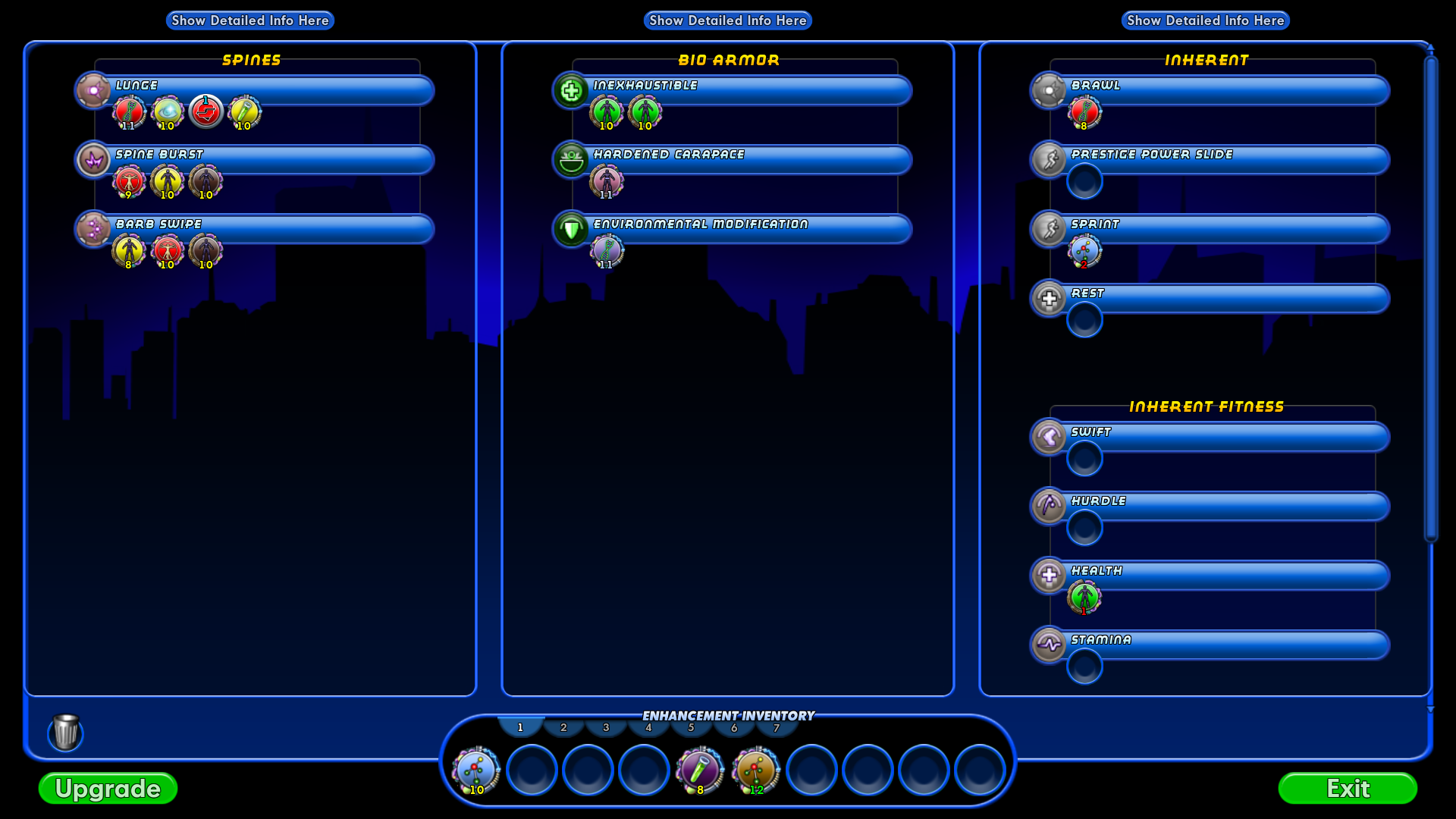
Task: Click the leftmost Show Detailed Info Here label
Action: click(x=249, y=20)
